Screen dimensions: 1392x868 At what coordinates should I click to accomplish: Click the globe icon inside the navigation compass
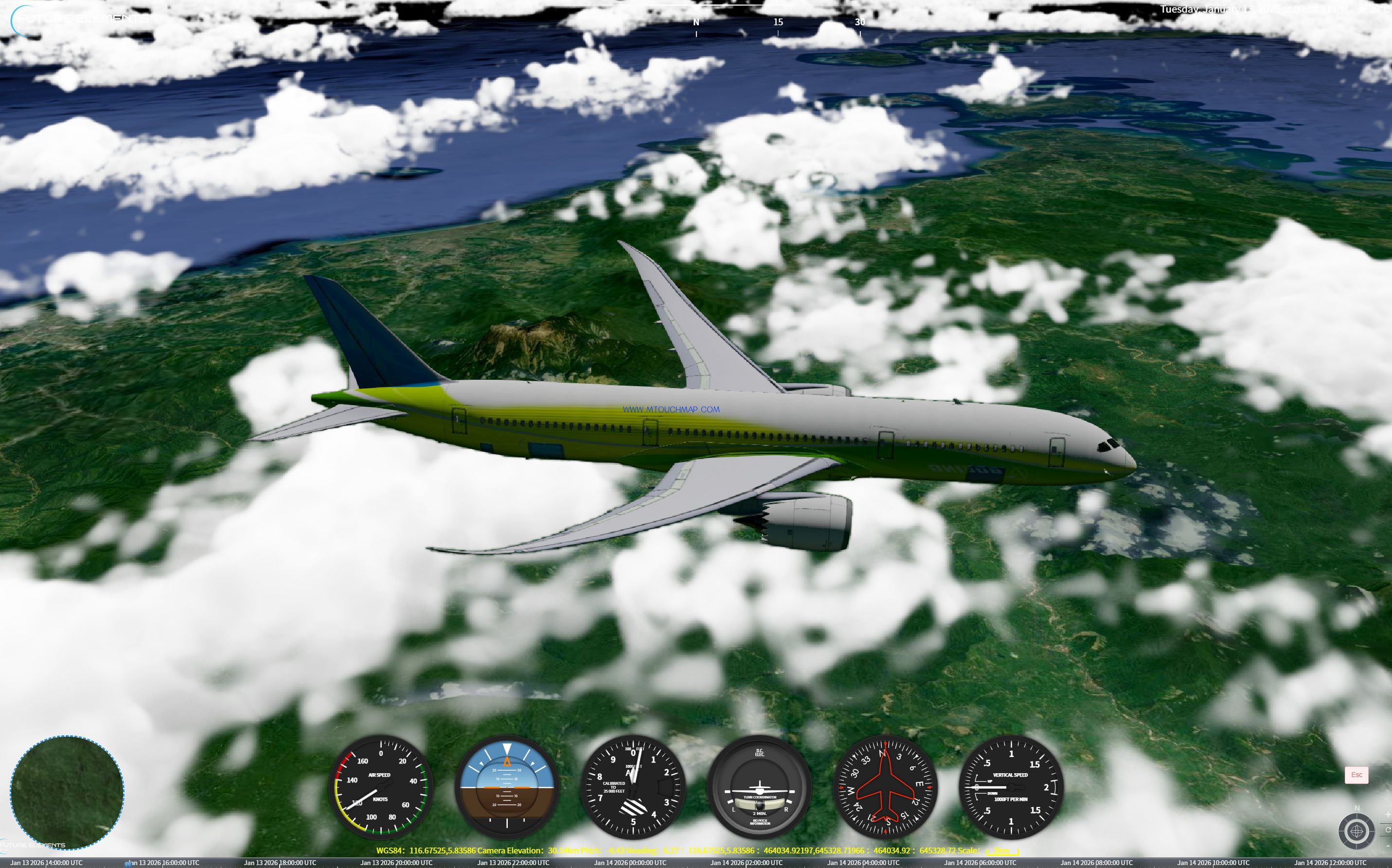click(1357, 832)
